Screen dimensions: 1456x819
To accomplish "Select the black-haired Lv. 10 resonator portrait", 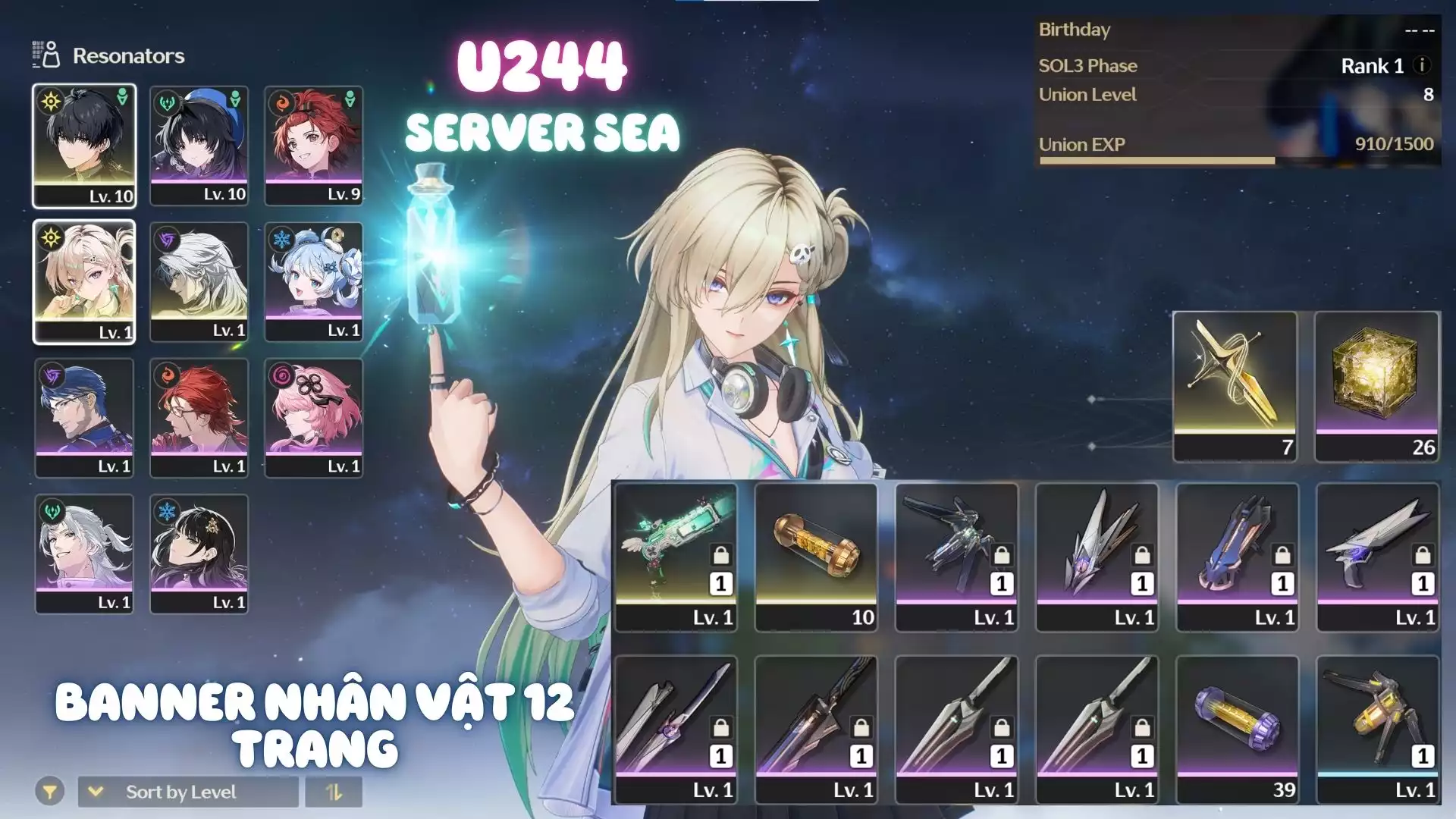I will (84, 145).
